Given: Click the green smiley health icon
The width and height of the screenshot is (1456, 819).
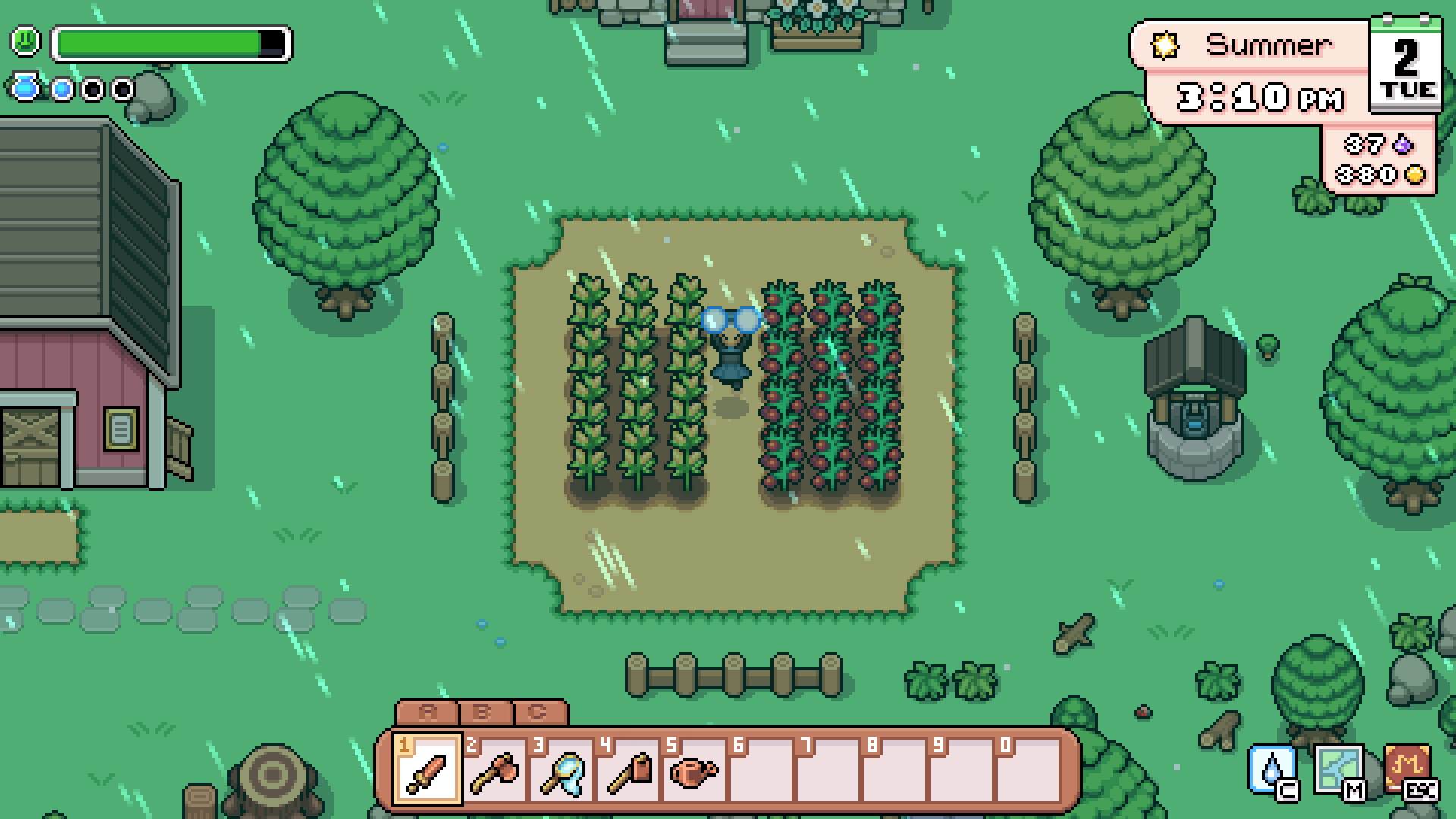Looking at the screenshot, I should click(25, 42).
